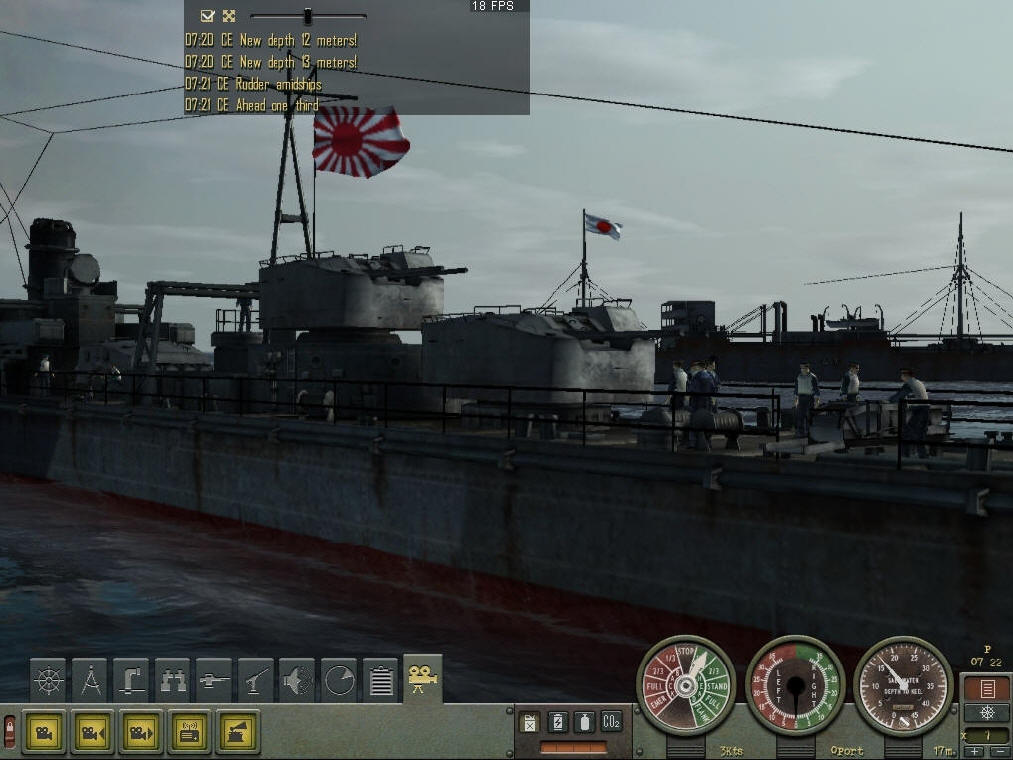
Task: Click the CO2 level indicator icon
Action: 612,721
